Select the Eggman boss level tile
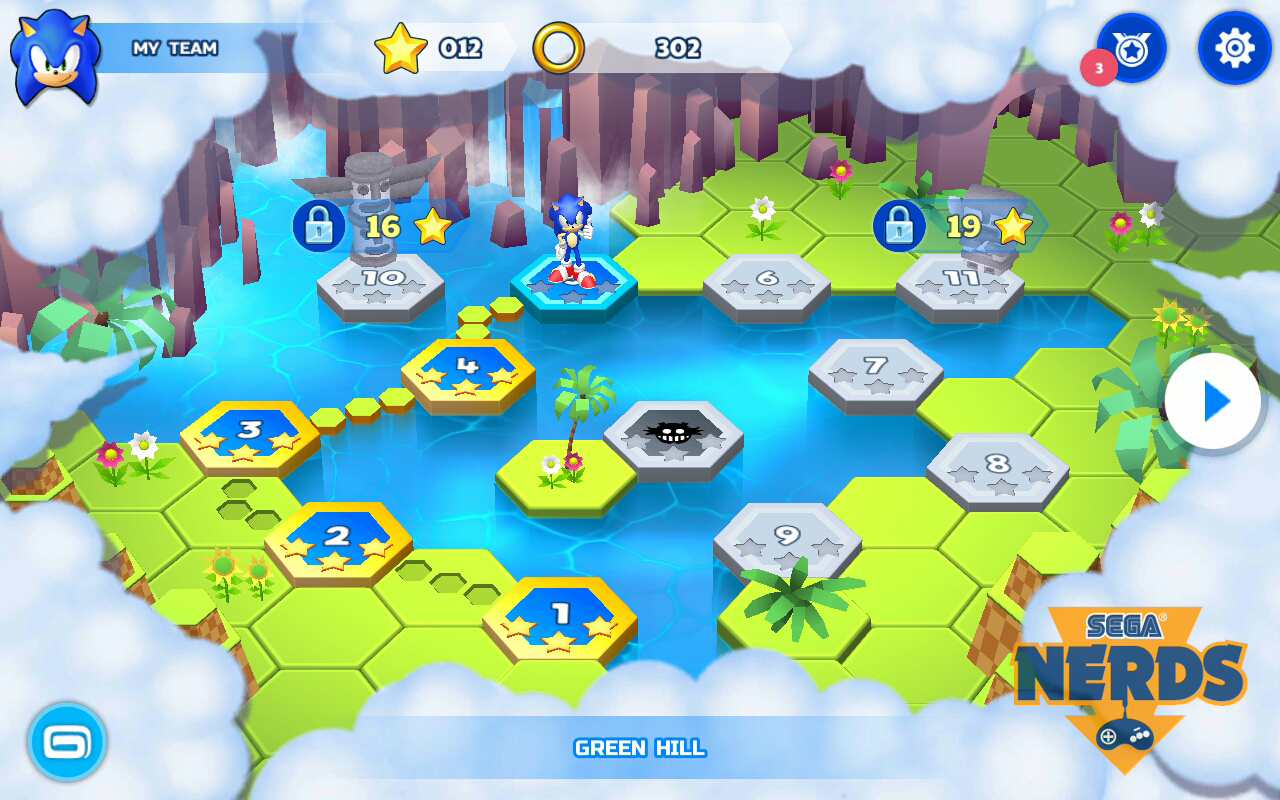The height and width of the screenshot is (800, 1280). 673,435
